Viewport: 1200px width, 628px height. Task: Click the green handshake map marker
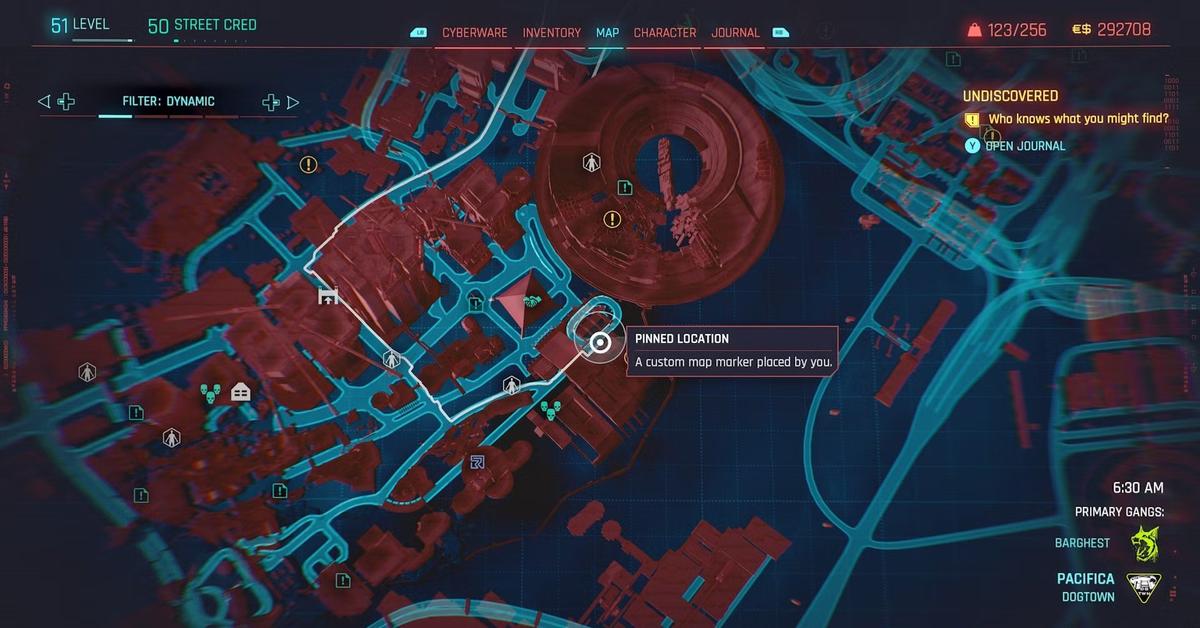click(x=531, y=301)
